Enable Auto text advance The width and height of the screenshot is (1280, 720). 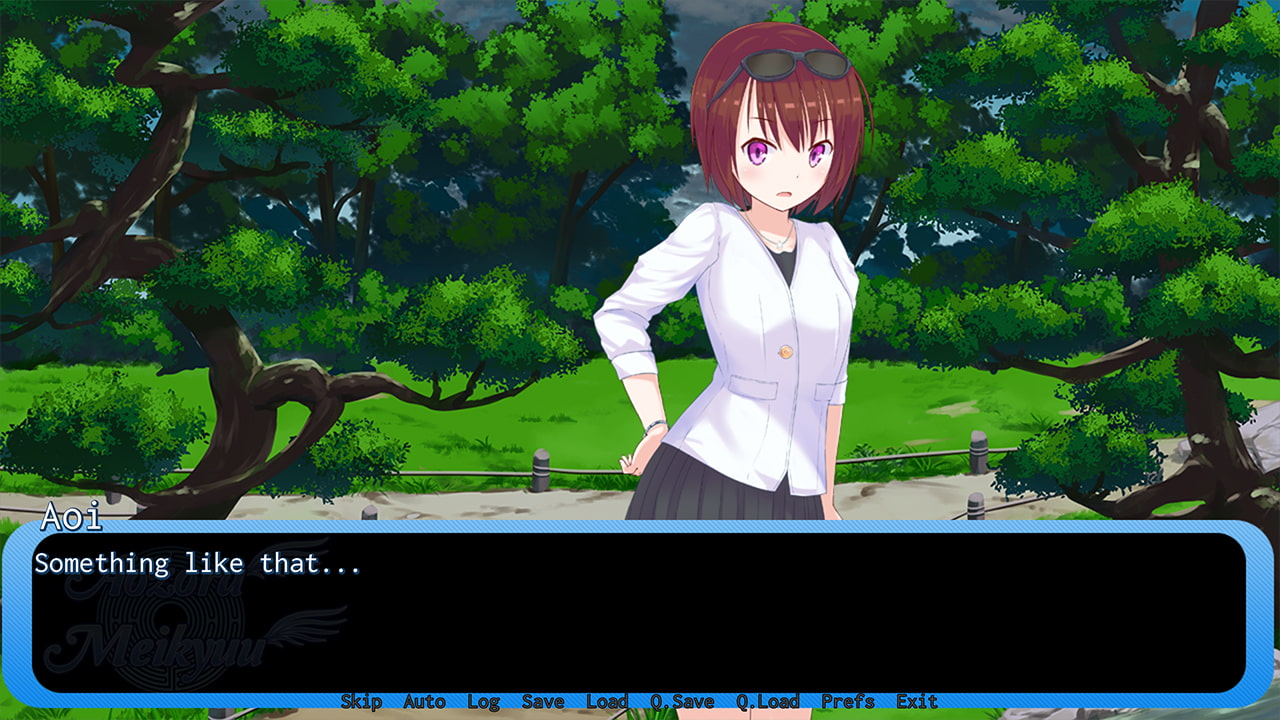424,702
